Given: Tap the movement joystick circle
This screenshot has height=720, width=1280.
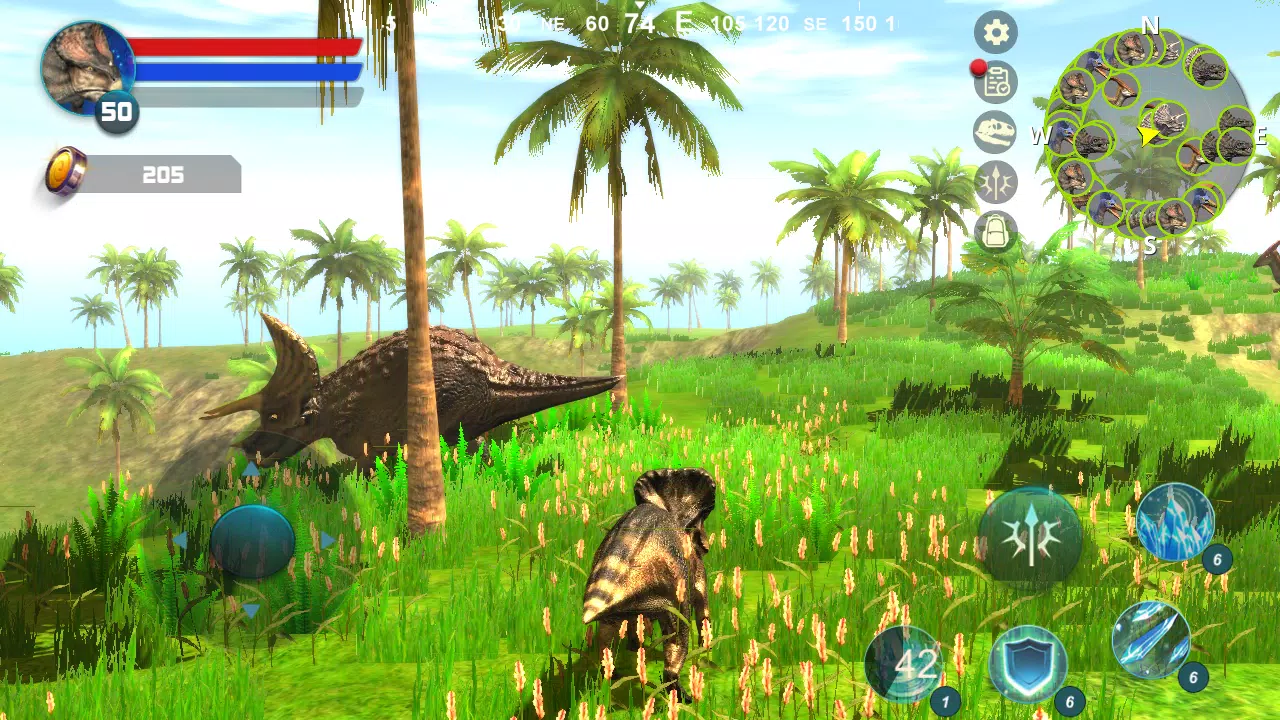Looking at the screenshot, I should (253, 540).
